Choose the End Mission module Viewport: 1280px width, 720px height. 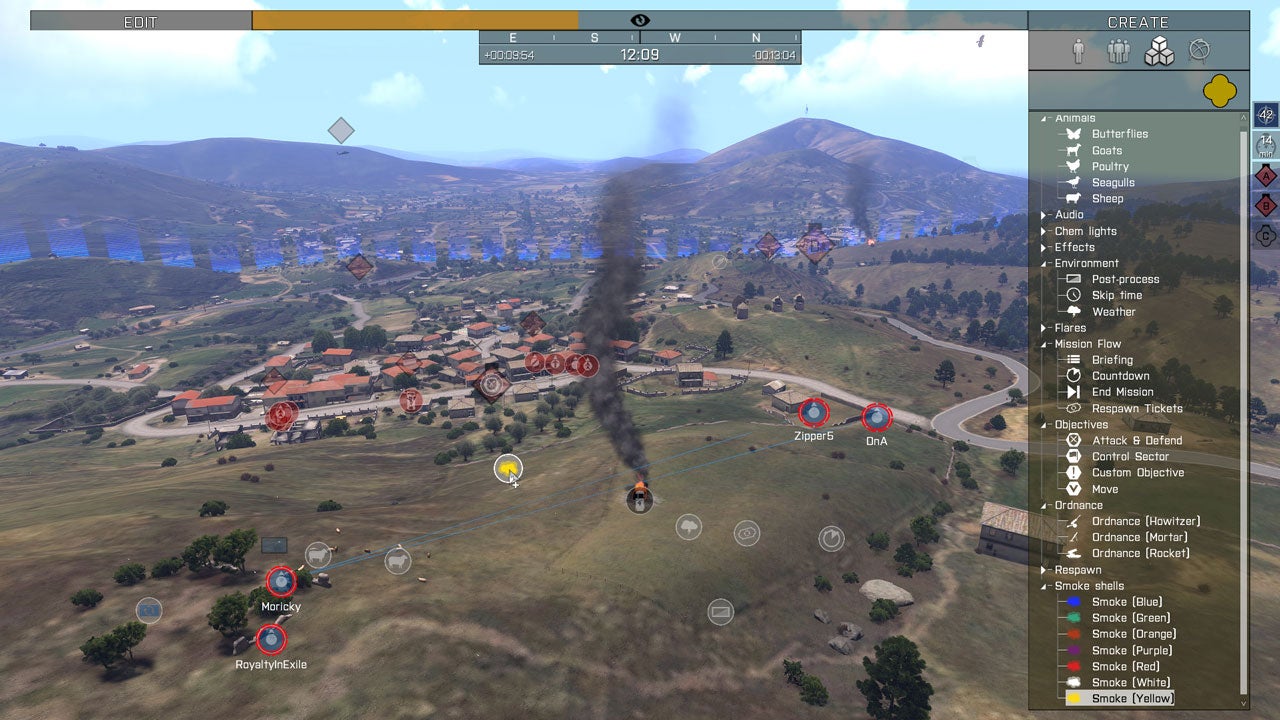click(1122, 392)
